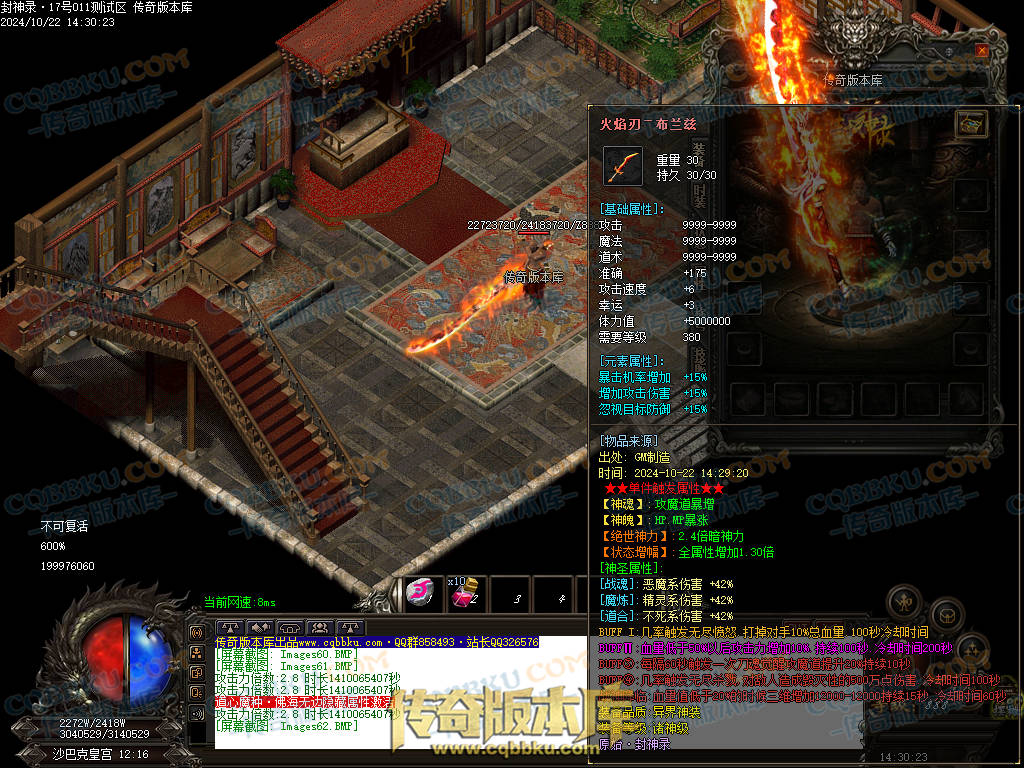This screenshot has width=1024, height=768.
Task: Open the treasure chest icon in equipment panel
Action: click(970, 123)
